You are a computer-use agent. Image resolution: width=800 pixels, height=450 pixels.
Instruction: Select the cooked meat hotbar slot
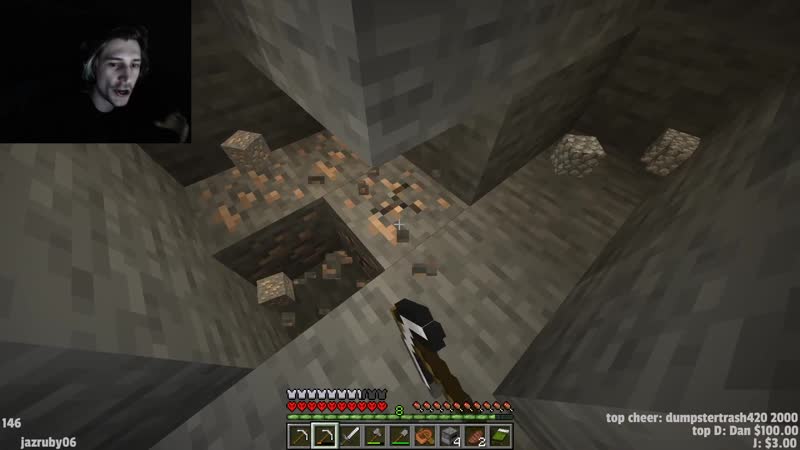476,435
